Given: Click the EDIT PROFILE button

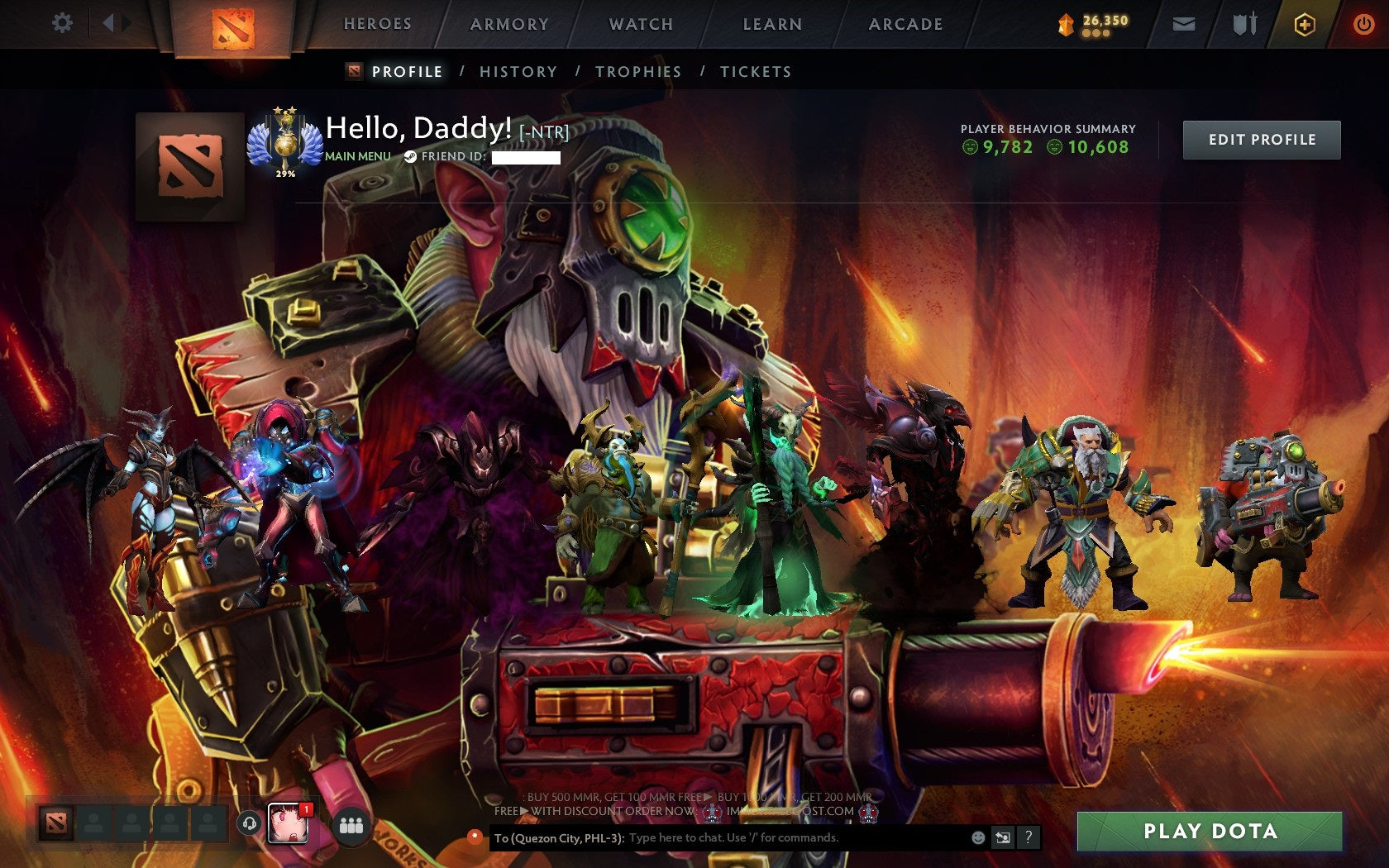Looking at the screenshot, I should pyautogui.click(x=1261, y=140).
